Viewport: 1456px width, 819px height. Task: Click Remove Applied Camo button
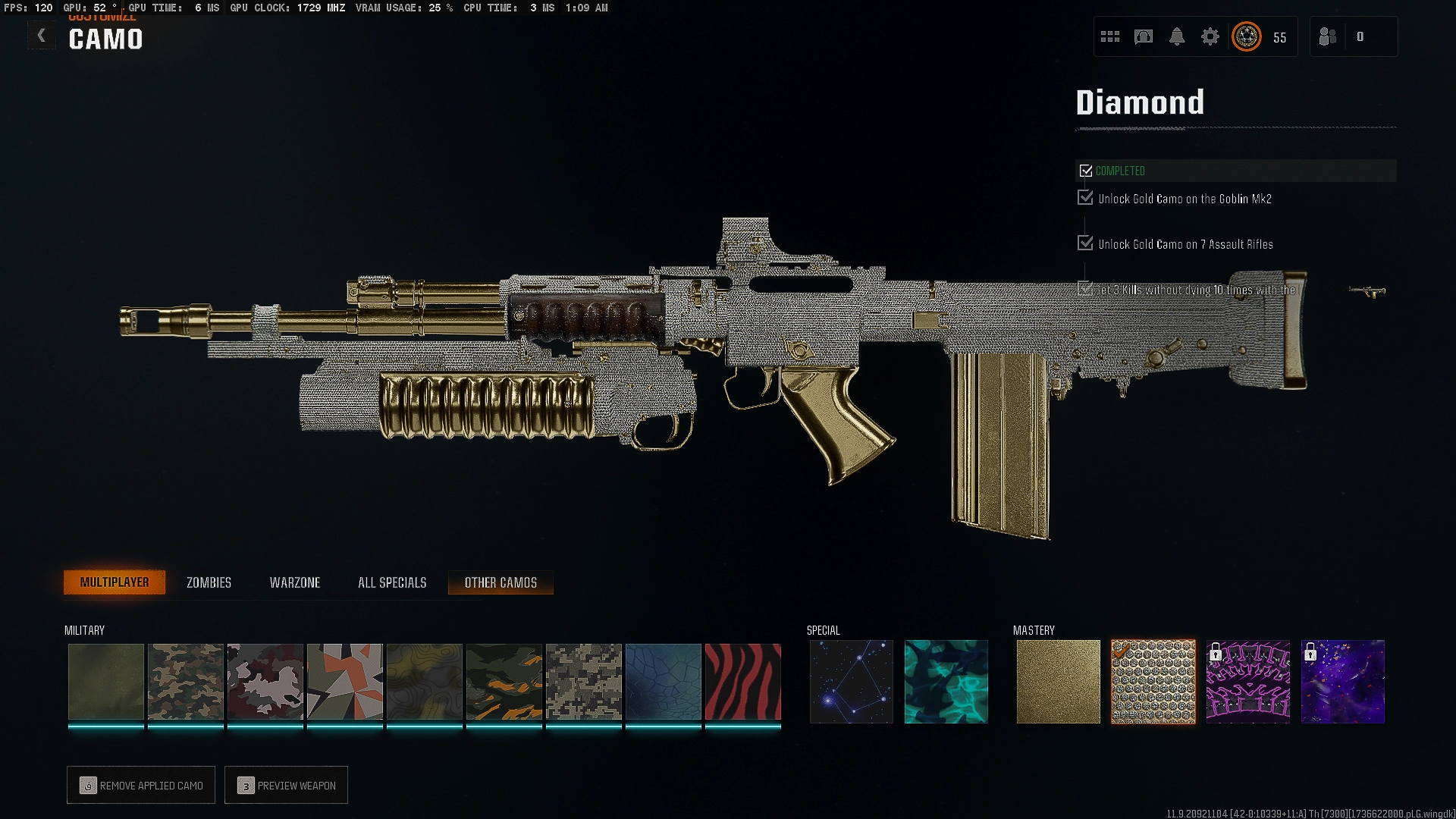tap(141, 786)
